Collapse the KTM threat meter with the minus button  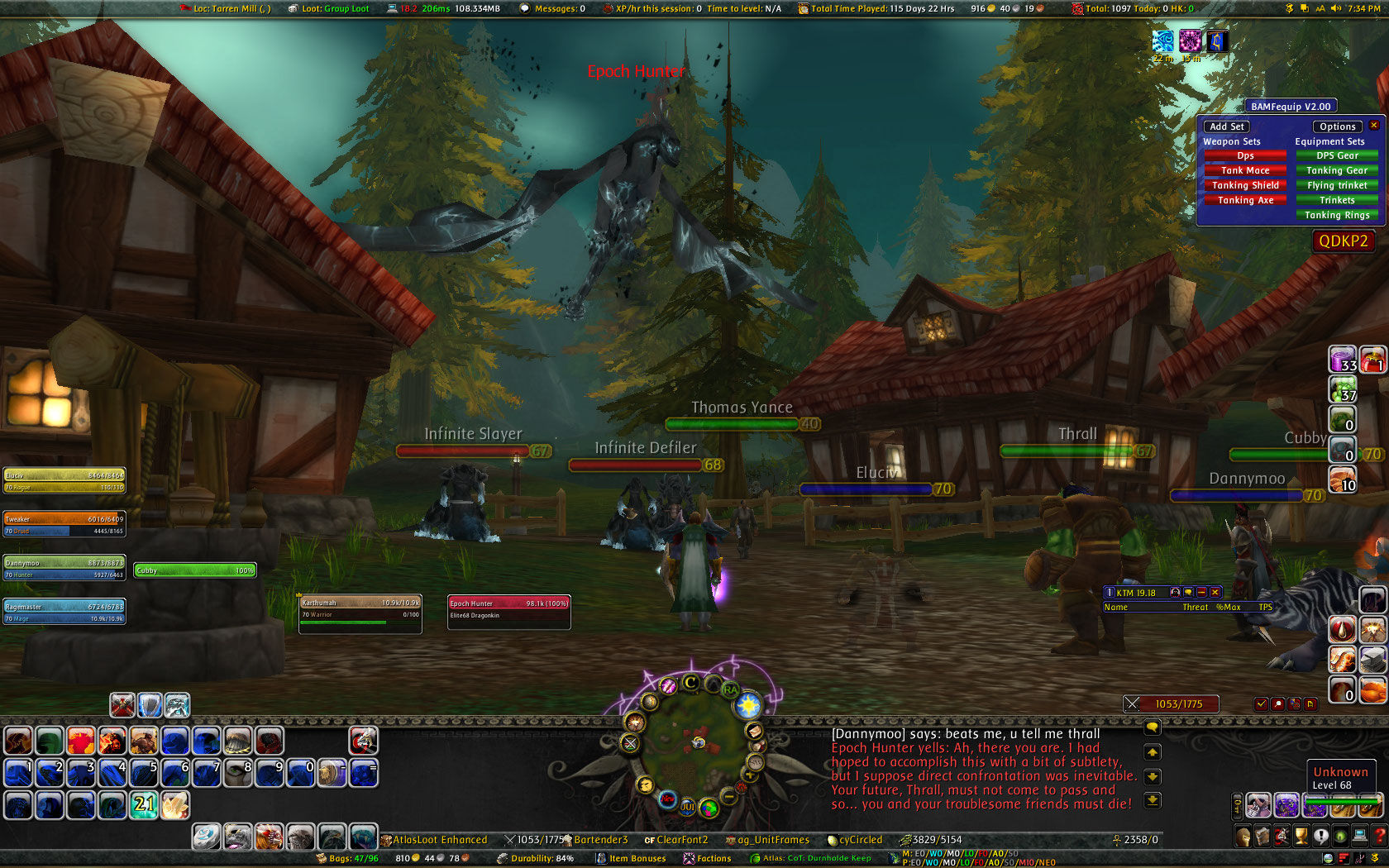pyautogui.click(x=1201, y=592)
